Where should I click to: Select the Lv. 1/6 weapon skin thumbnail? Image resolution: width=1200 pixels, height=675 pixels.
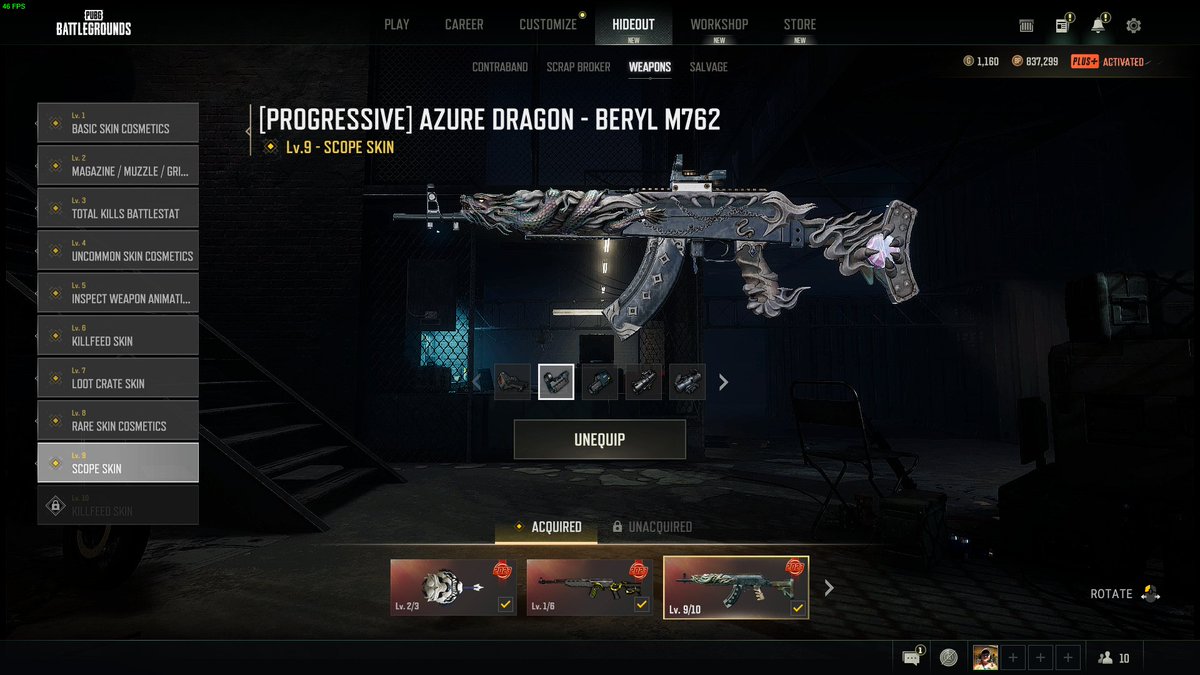pos(590,588)
